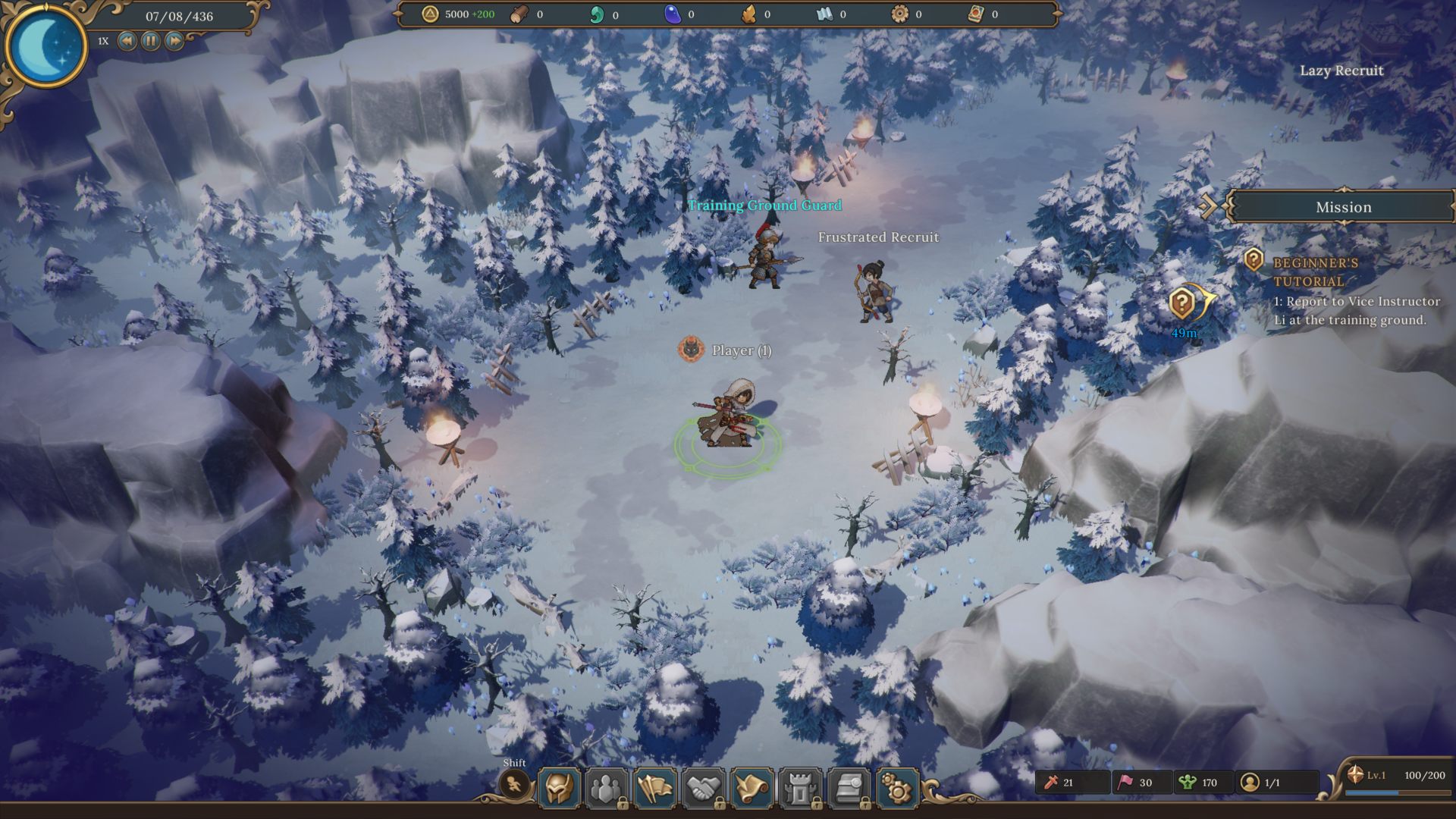Toggle the running sprint icon
This screenshot has height=819, width=1456.
(x=515, y=784)
